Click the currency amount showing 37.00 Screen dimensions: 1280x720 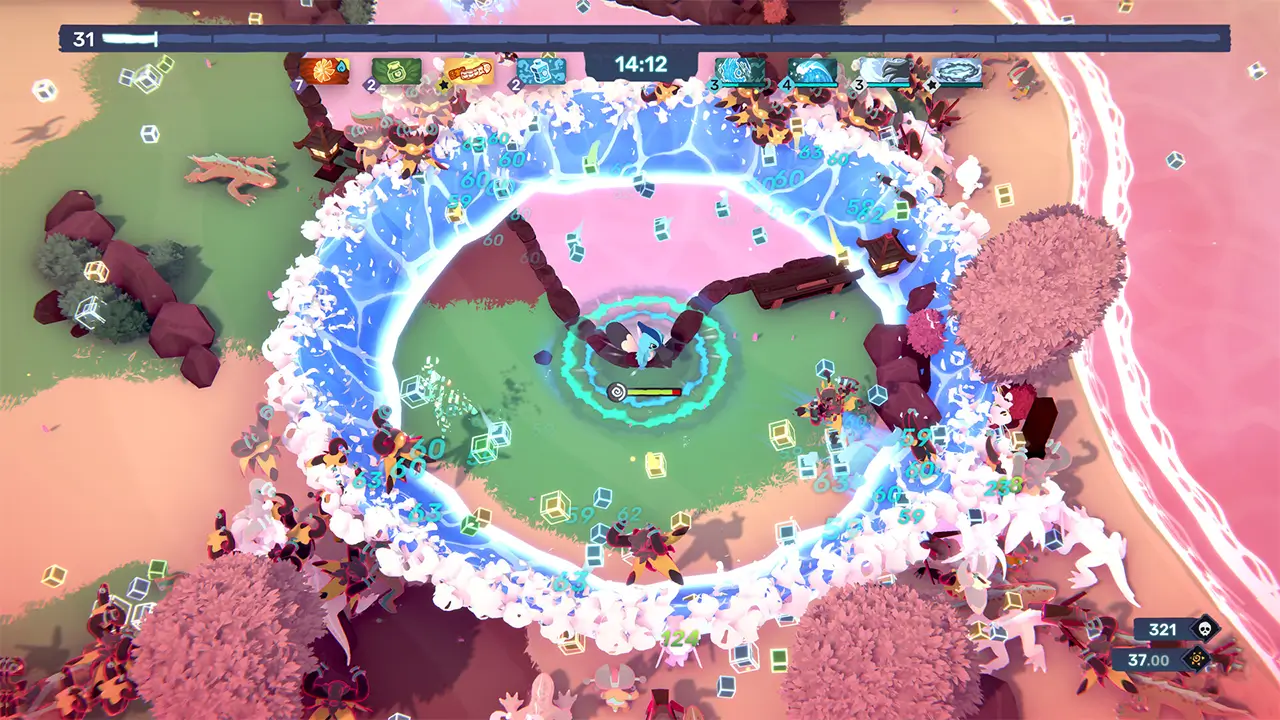[1148, 659]
